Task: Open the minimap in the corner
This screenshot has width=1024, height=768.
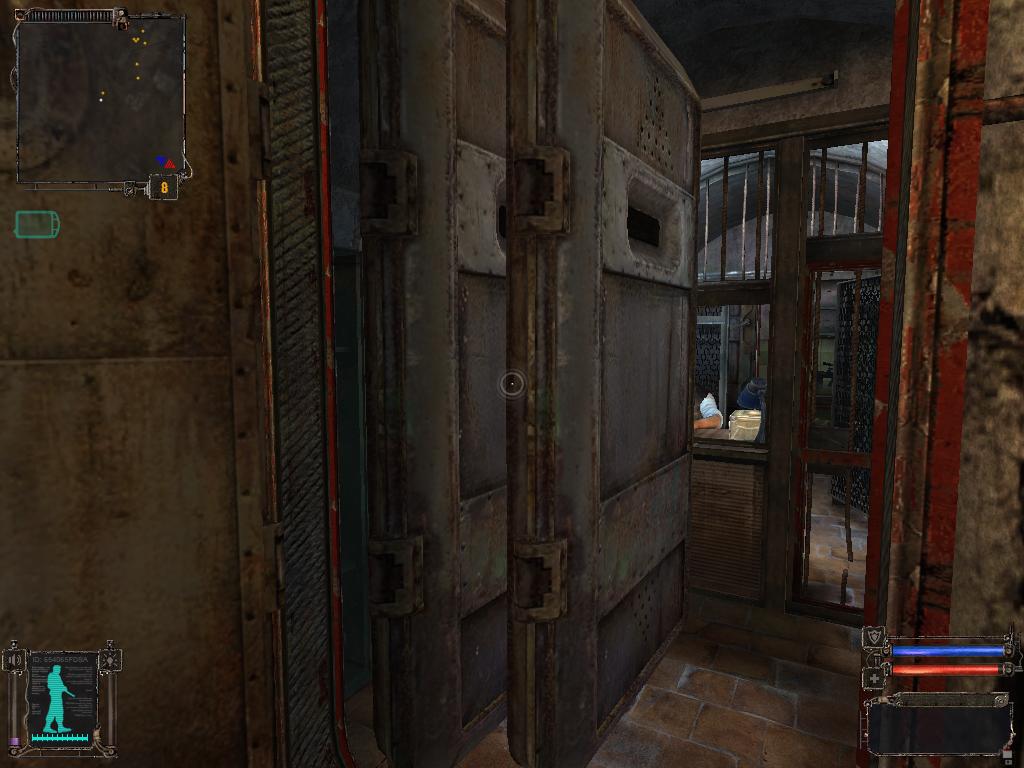Action: pyautogui.click(x=100, y=100)
